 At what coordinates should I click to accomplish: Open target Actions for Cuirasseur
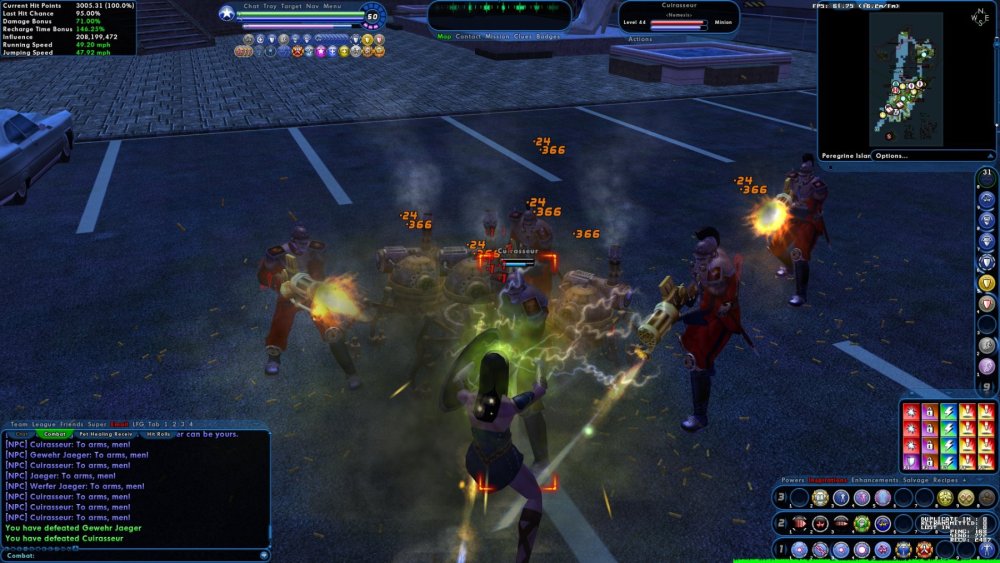641,39
